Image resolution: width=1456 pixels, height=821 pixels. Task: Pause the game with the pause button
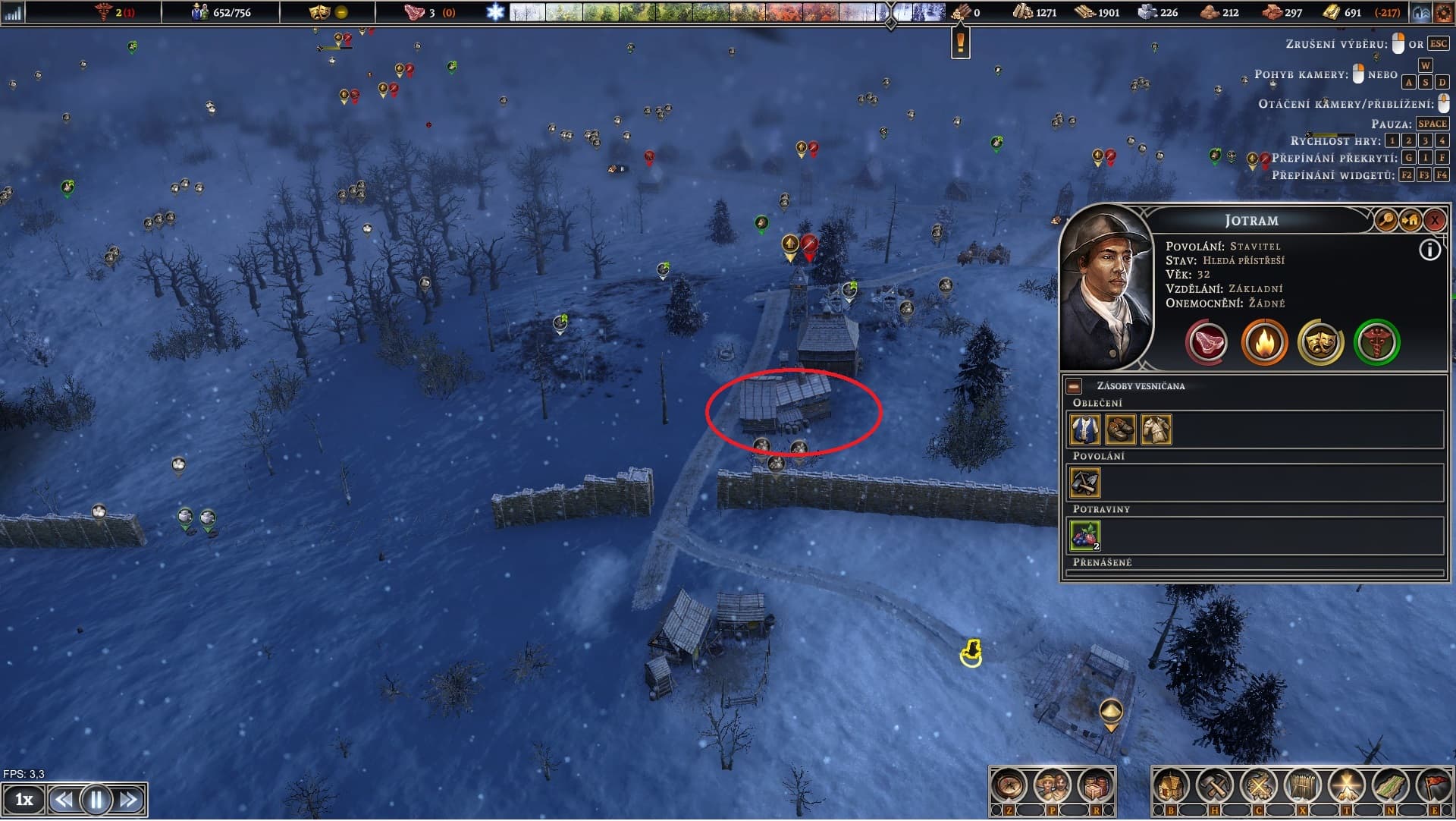pos(96,800)
